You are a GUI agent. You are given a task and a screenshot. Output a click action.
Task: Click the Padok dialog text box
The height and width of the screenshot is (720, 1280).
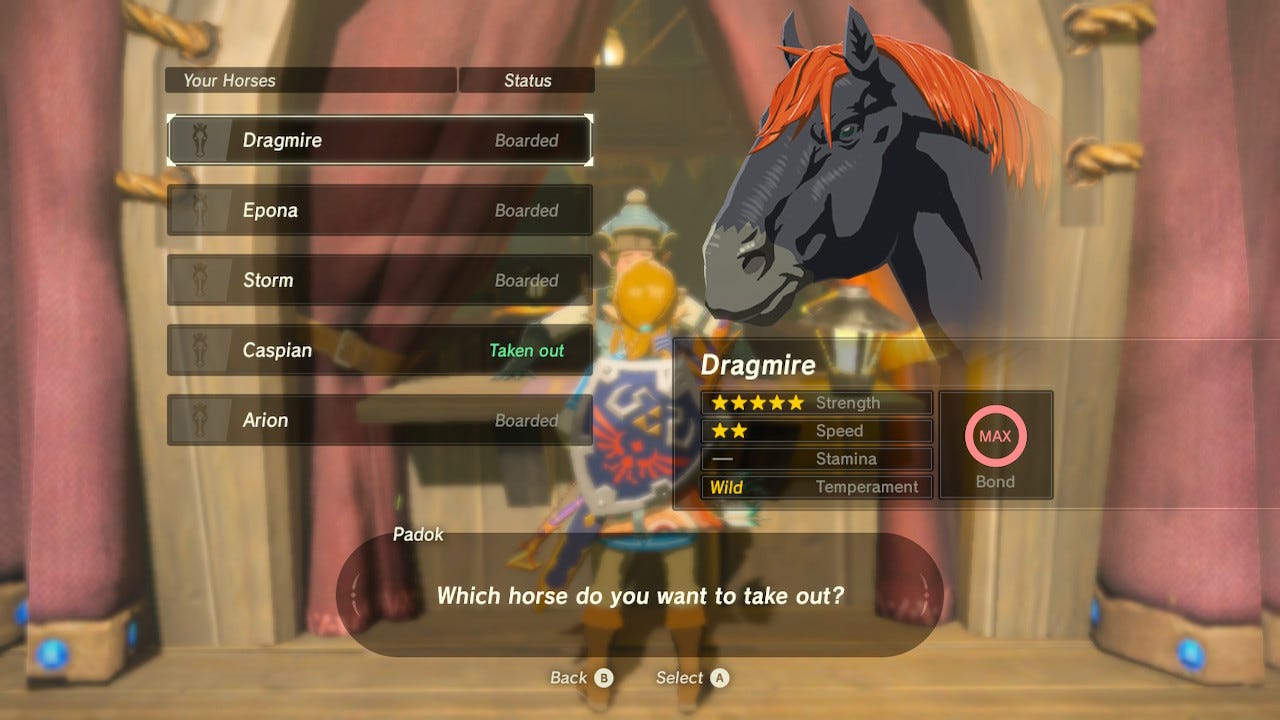(x=640, y=594)
